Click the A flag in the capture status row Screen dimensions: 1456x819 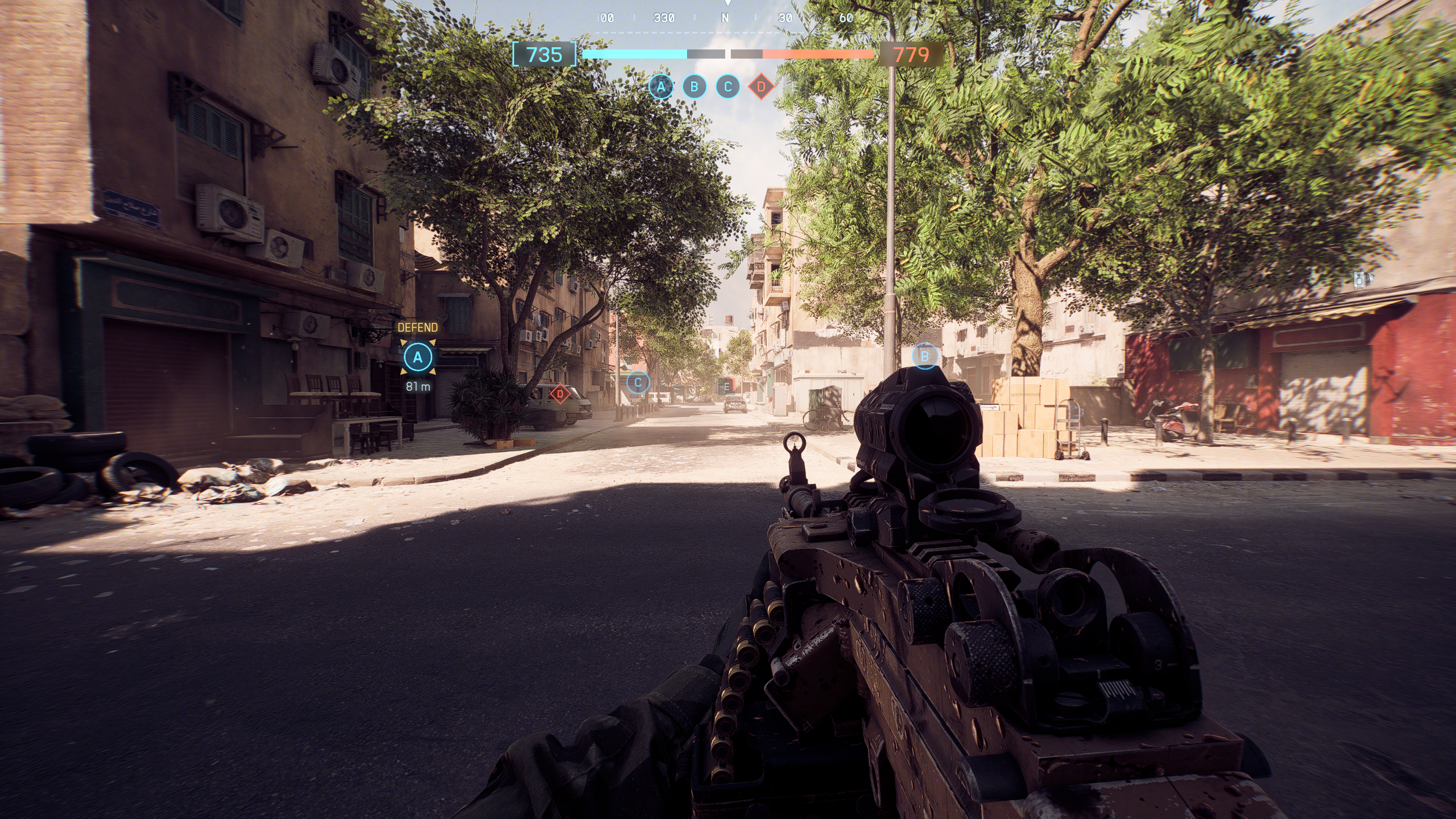[x=661, y=87]
